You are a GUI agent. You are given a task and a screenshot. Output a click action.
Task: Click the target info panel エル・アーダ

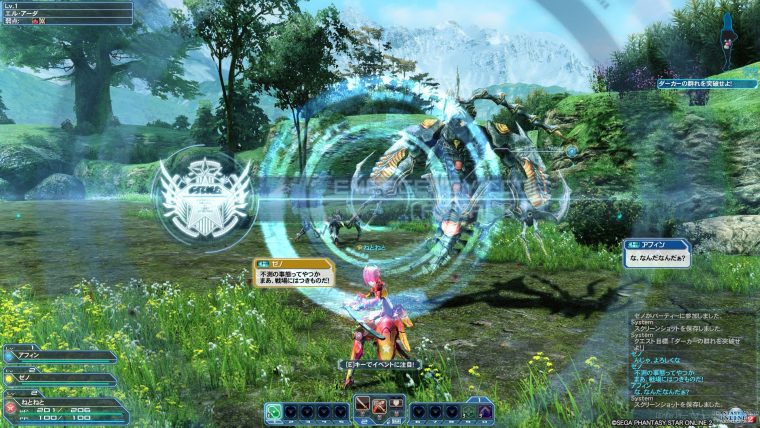pyautogui.click(x=66, y=13)
